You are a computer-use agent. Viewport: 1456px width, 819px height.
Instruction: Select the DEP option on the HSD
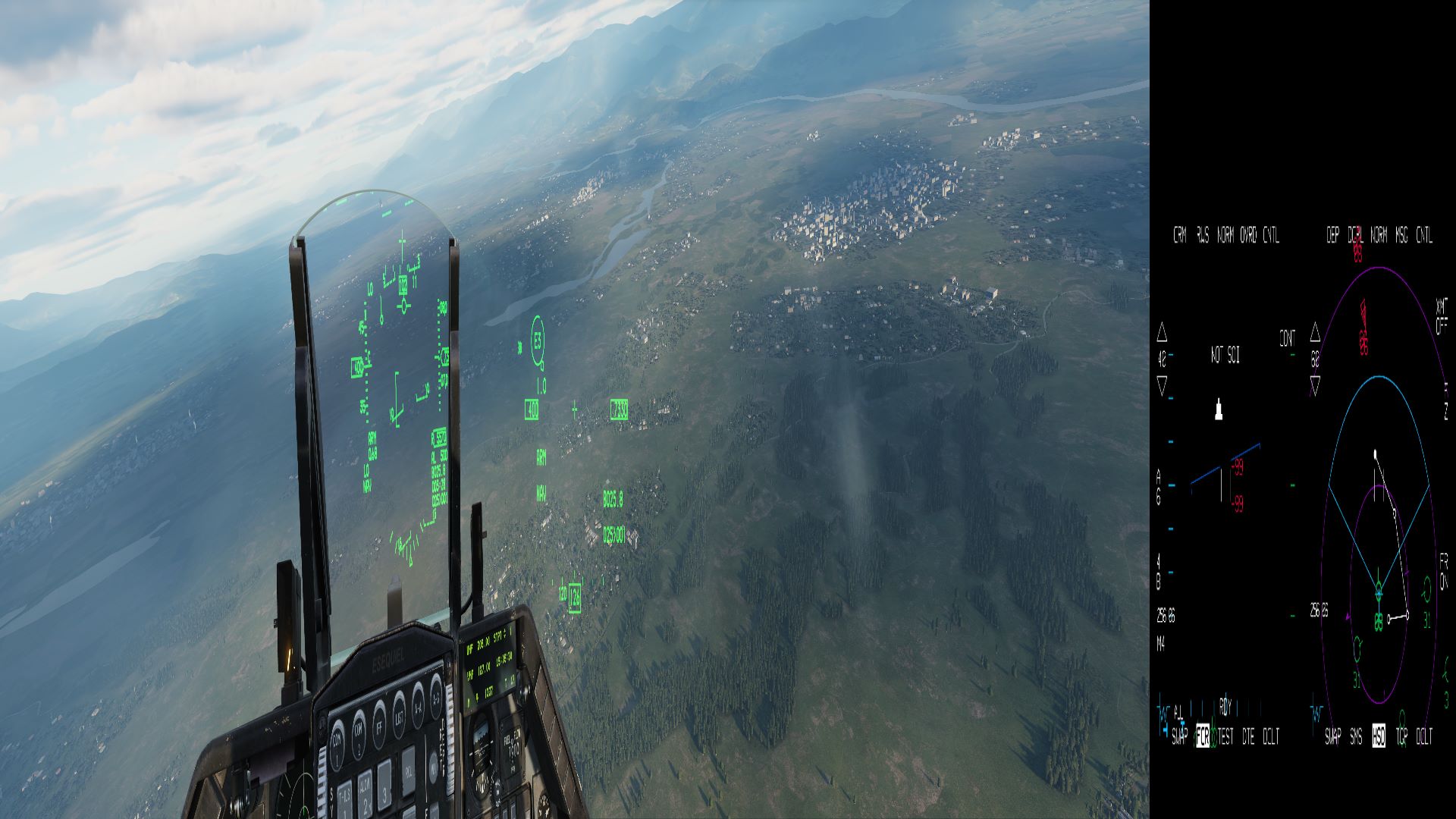point(1332,236)
